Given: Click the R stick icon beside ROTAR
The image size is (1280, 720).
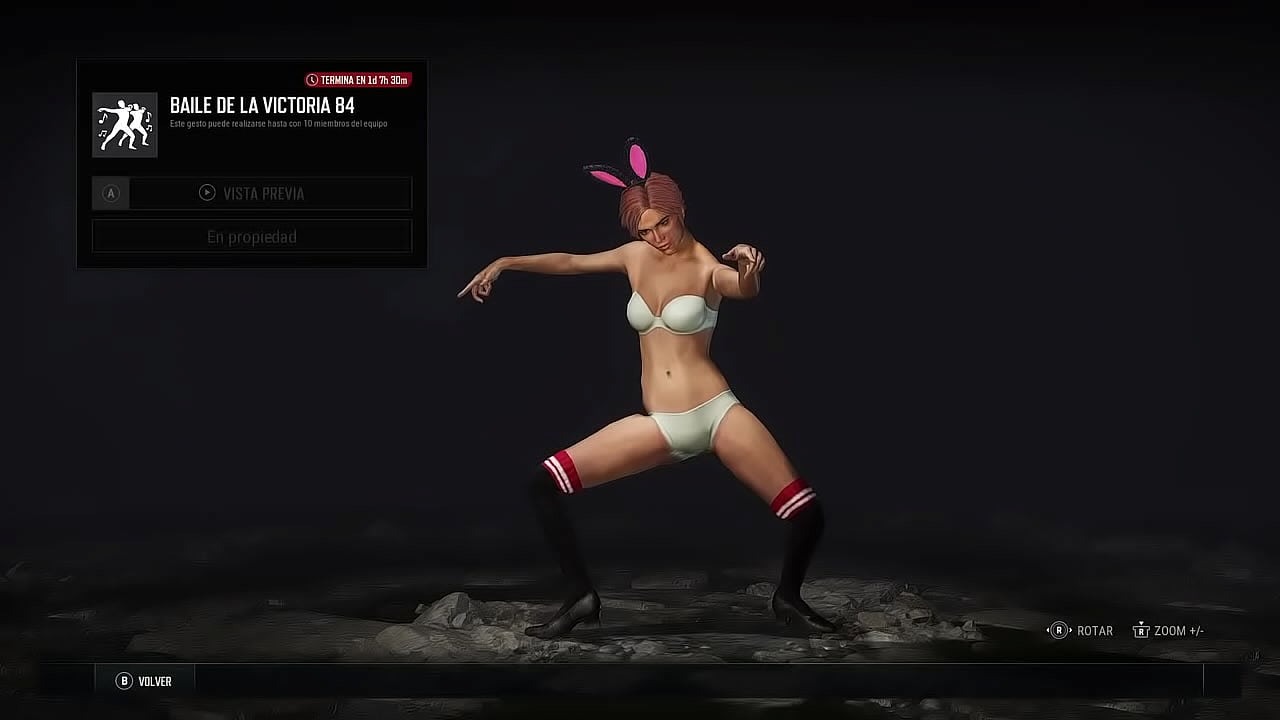Looking at the screenshot, I should click(1057, 630).
